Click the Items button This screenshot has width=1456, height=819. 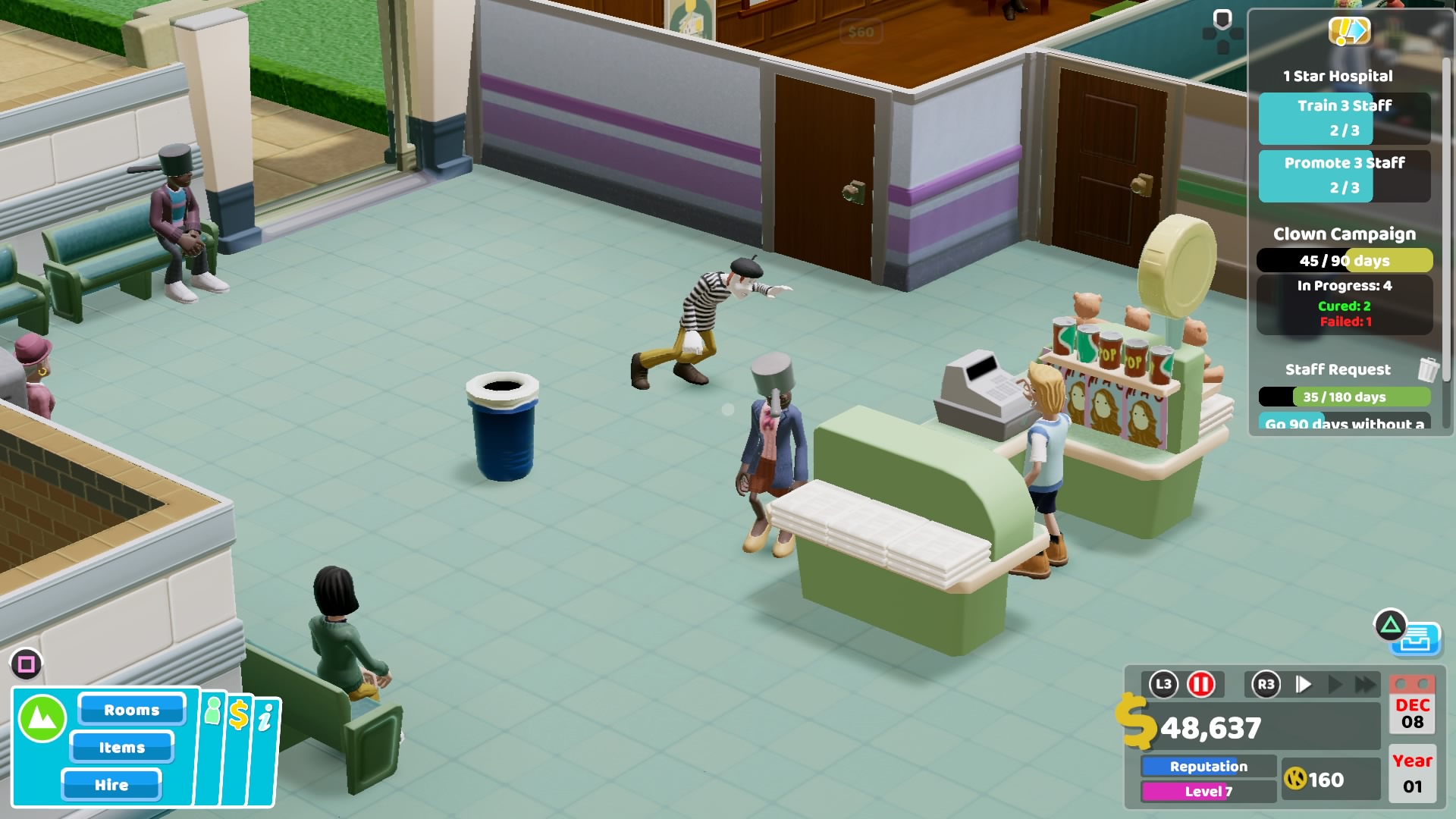point(121,748)
